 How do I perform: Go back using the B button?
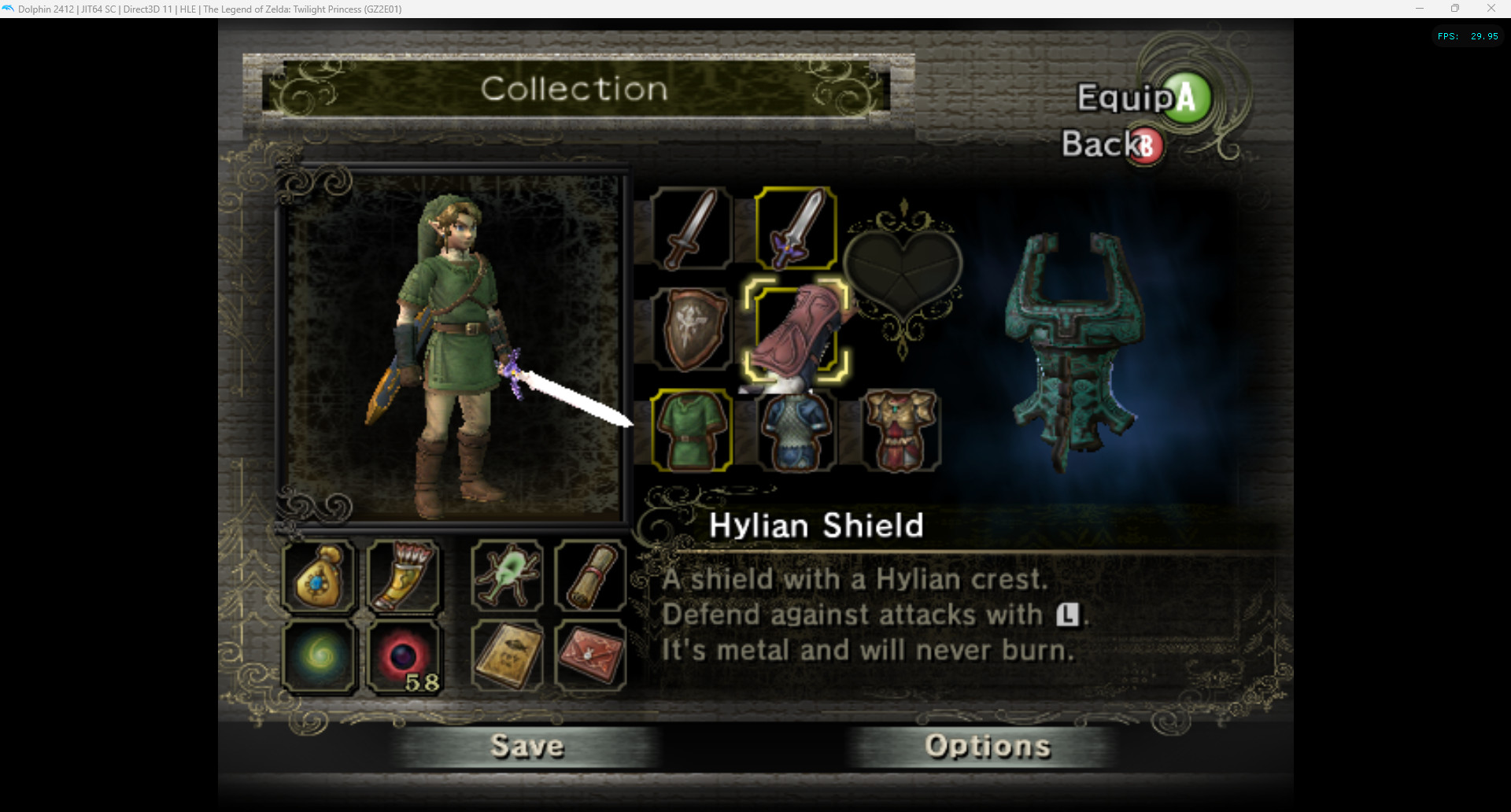(1146, 145)
